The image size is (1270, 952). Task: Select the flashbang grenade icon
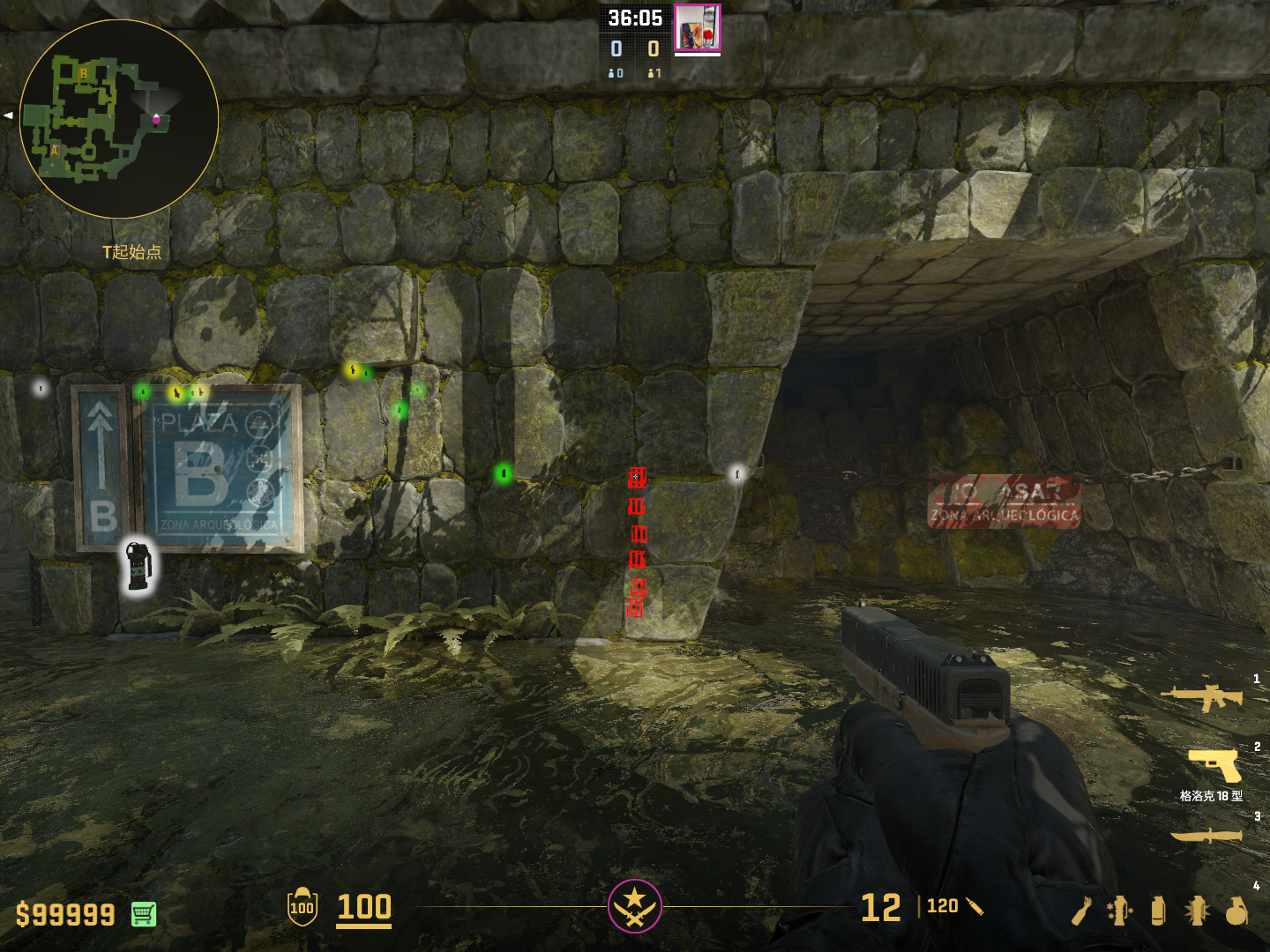point(1197,911)
